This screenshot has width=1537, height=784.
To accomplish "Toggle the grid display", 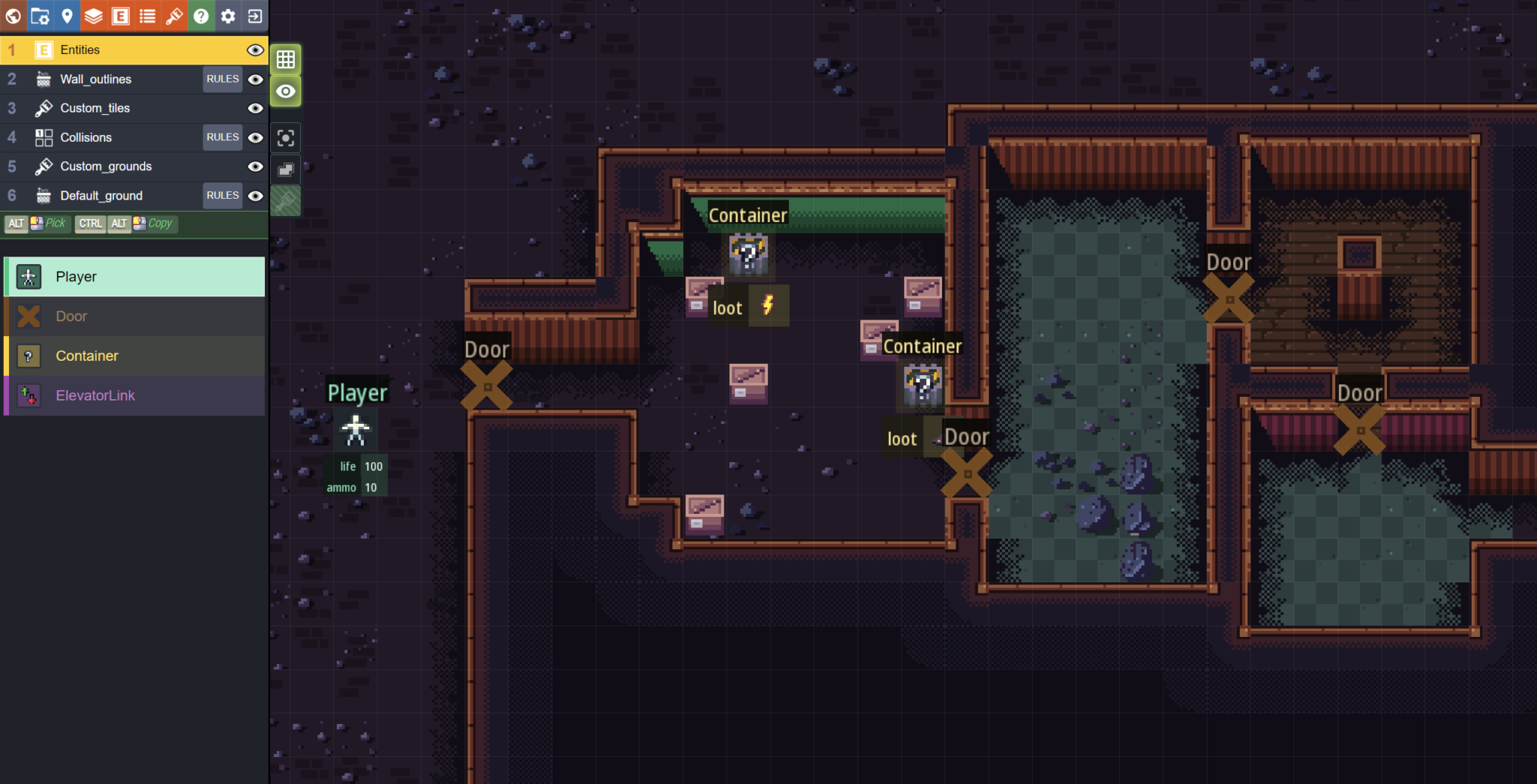I will tap(286, 59).
